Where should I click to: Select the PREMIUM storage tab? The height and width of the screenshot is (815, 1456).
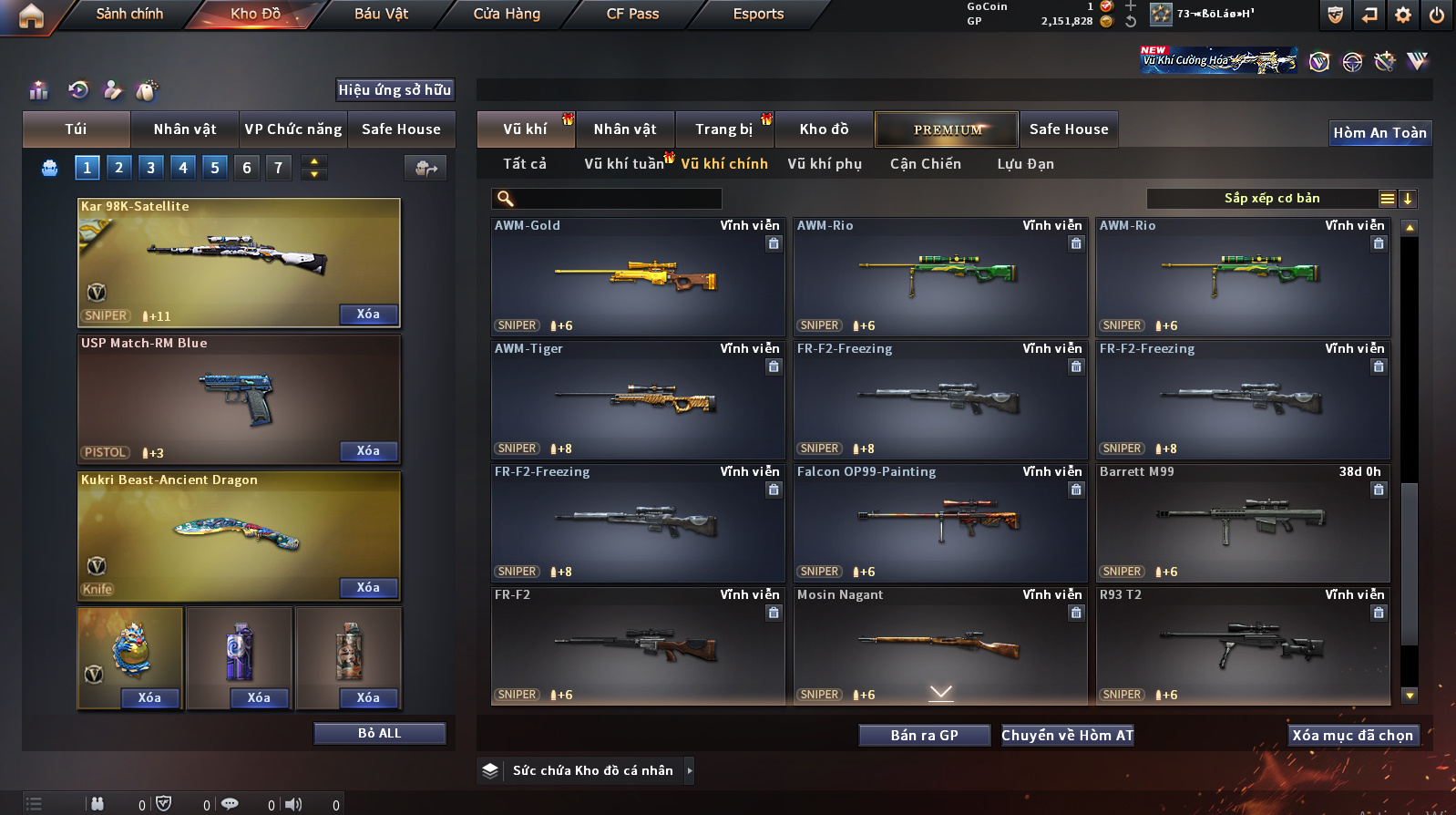point(947,129)
